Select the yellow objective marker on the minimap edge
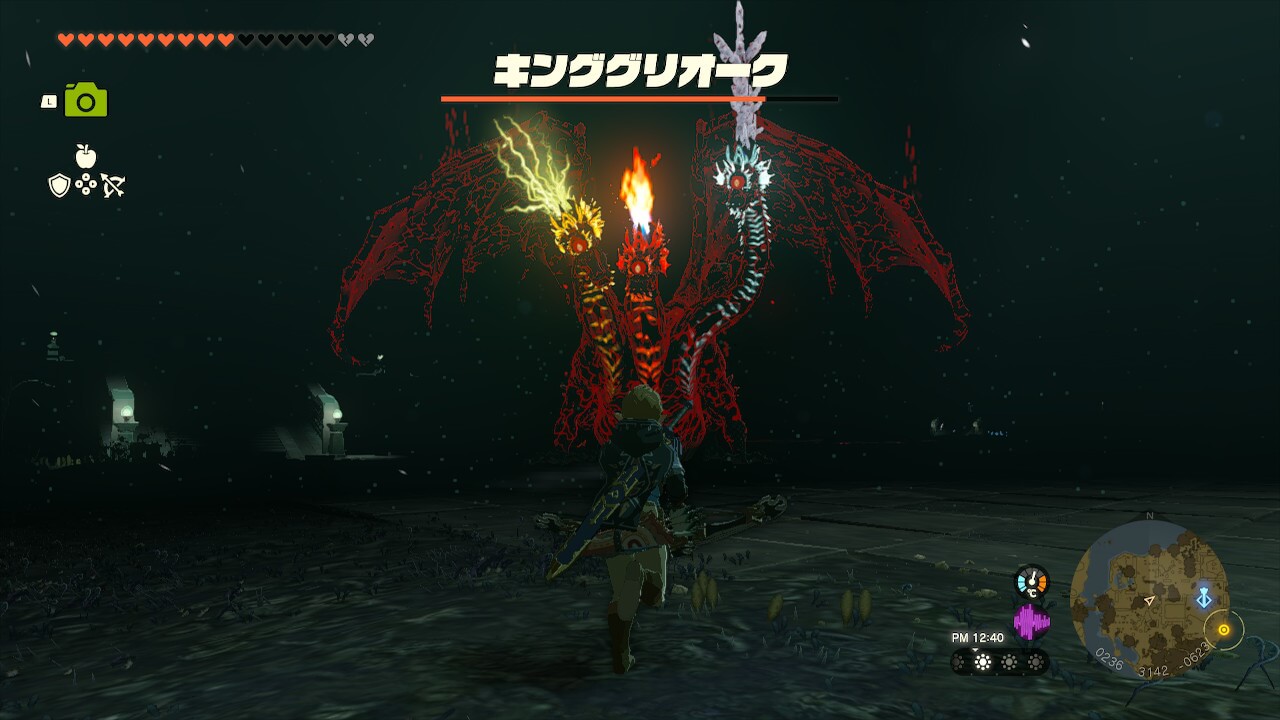Screen dimensions: 1280x720 point(1222,630)
